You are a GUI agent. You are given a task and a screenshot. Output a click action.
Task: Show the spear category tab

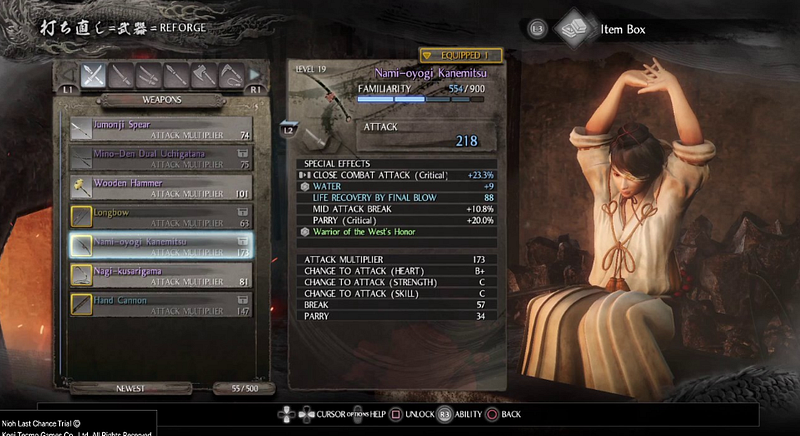(177, 74)
